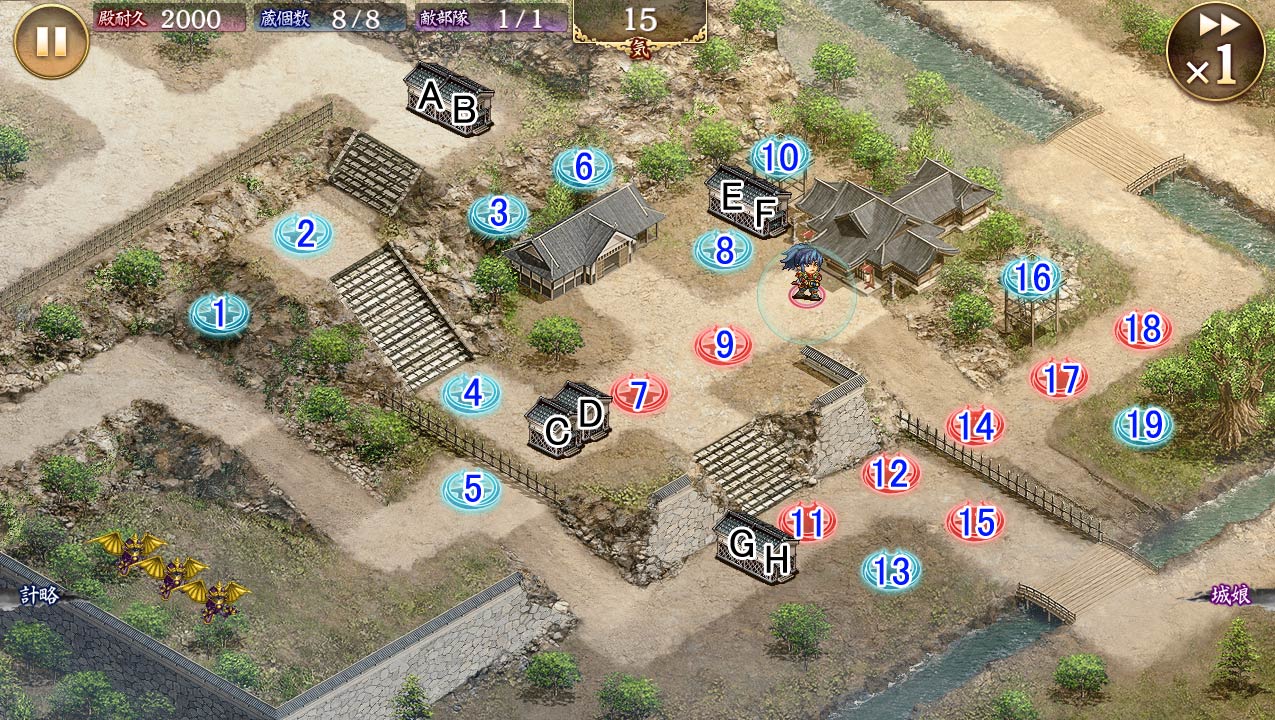Select blue deployment tile 13

tap(890, 570)
